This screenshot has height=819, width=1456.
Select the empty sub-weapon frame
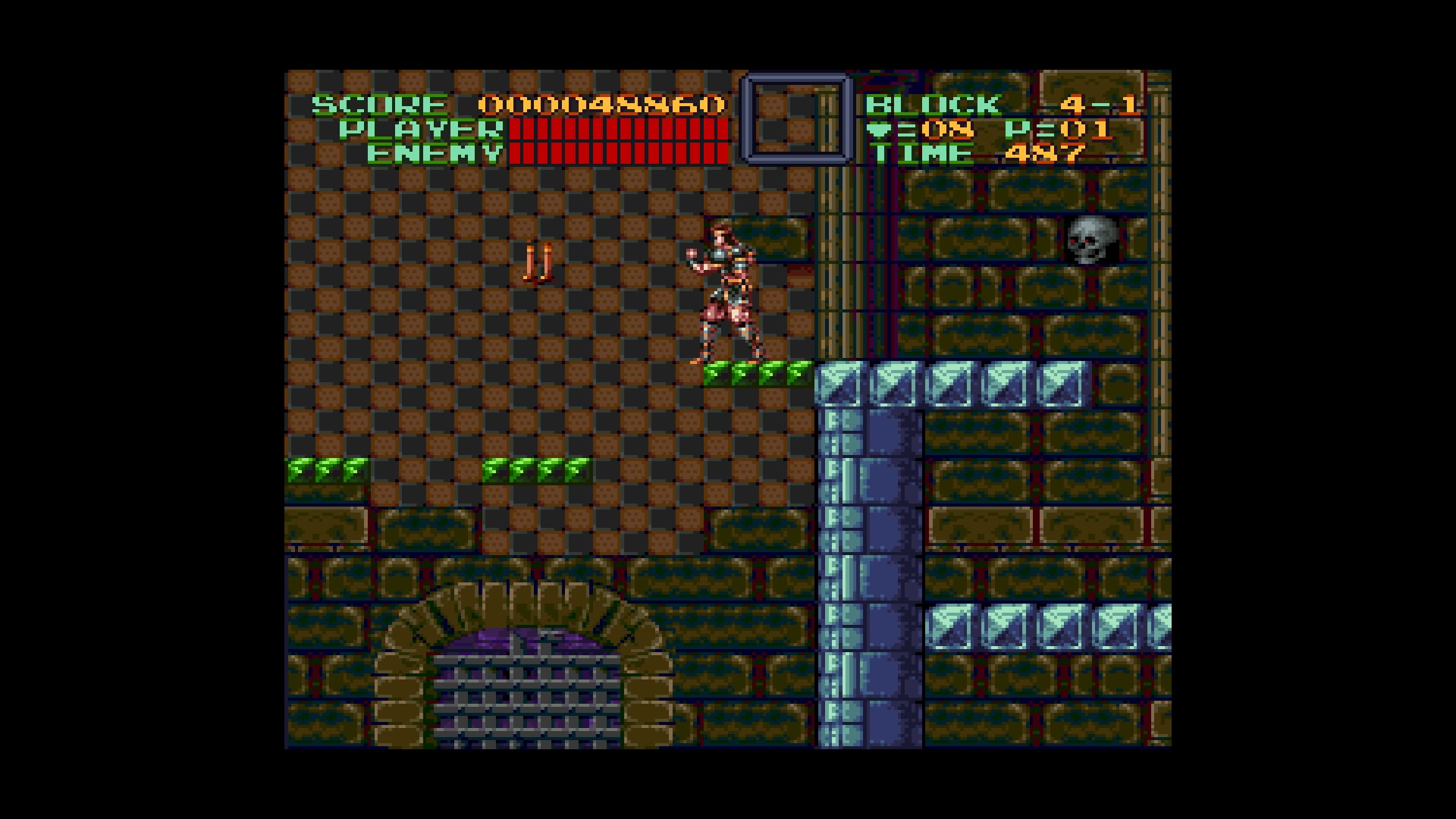pos(795,119)
